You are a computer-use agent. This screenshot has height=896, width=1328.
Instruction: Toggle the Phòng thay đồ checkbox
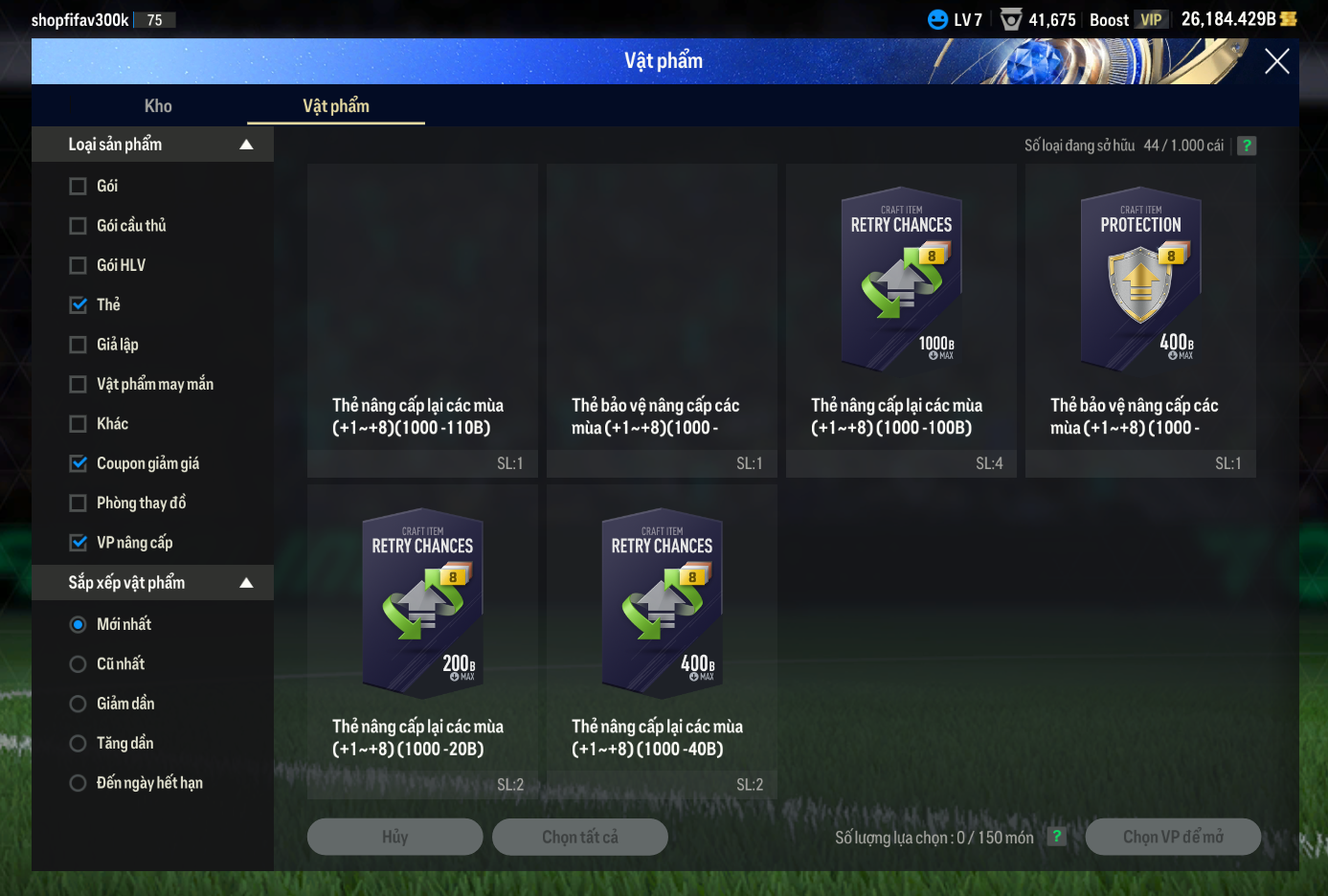[79, 504]
